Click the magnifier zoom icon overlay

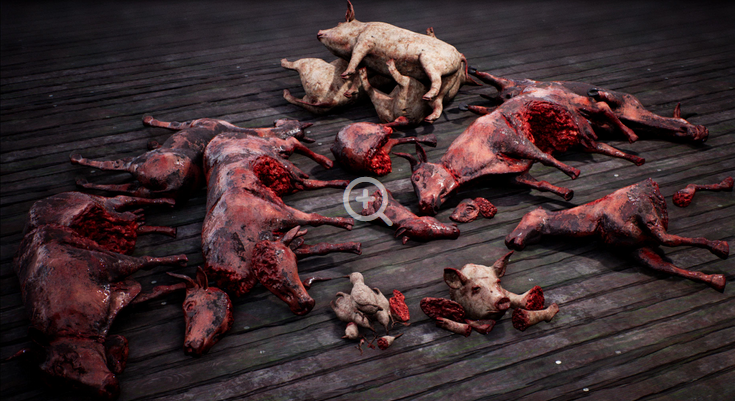(x=366, y=200)
